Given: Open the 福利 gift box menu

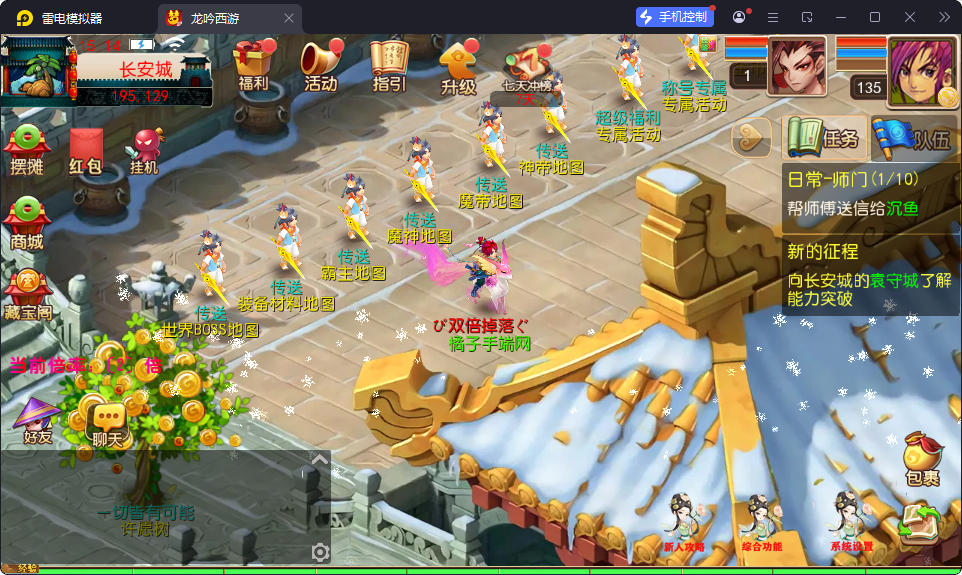Looking at the screenshot, I should click(254, 66).
